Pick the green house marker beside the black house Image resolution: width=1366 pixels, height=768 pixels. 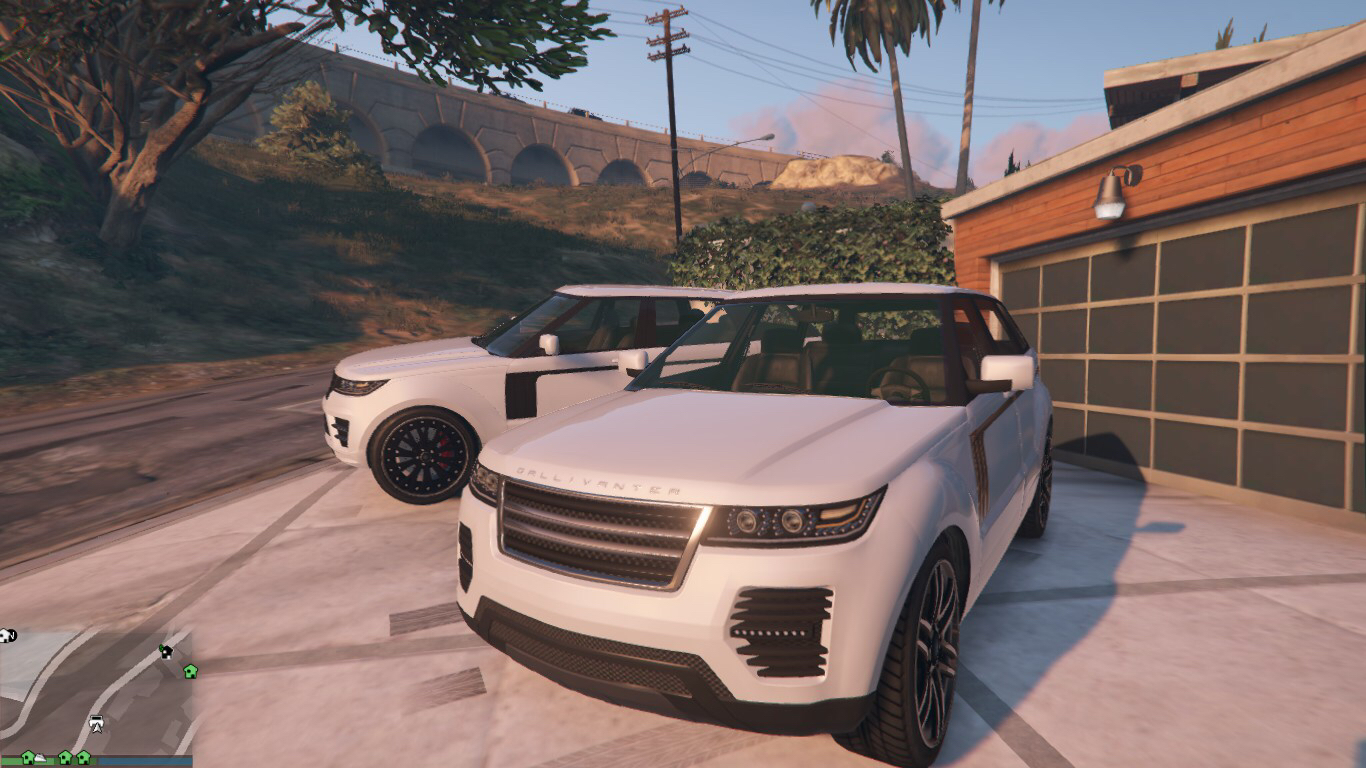[190, 670]
